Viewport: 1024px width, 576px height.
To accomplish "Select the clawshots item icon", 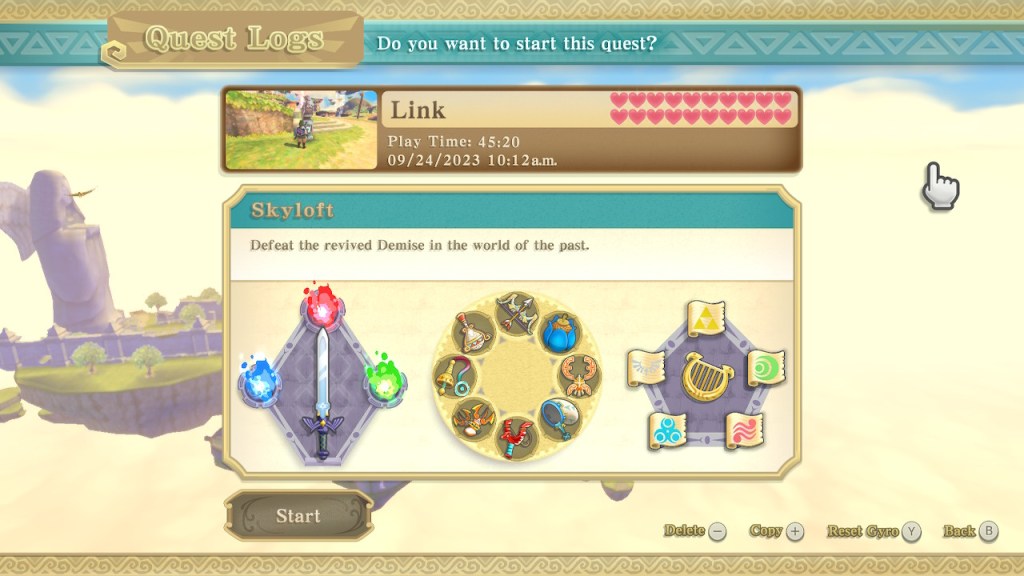I will 578,375.
